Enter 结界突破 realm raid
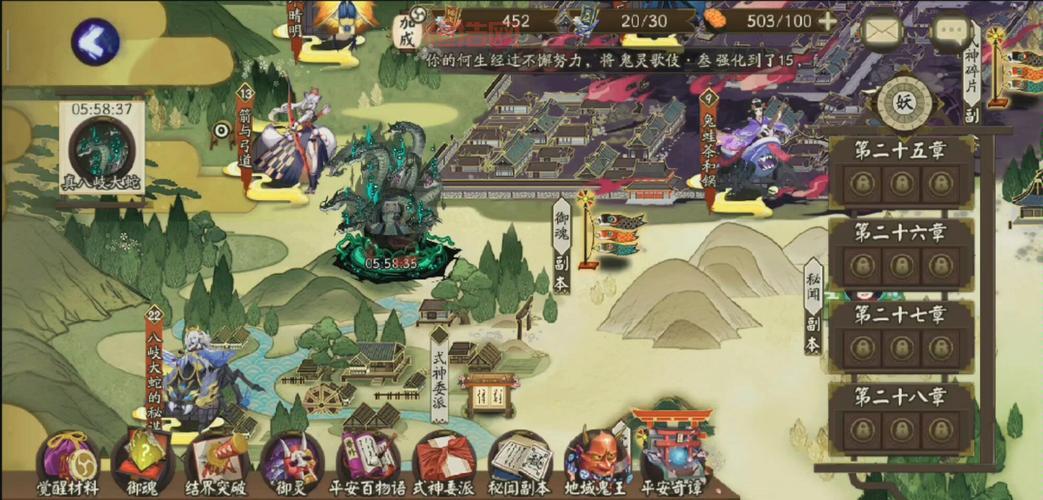1043x500 pixels. point(217,460)
